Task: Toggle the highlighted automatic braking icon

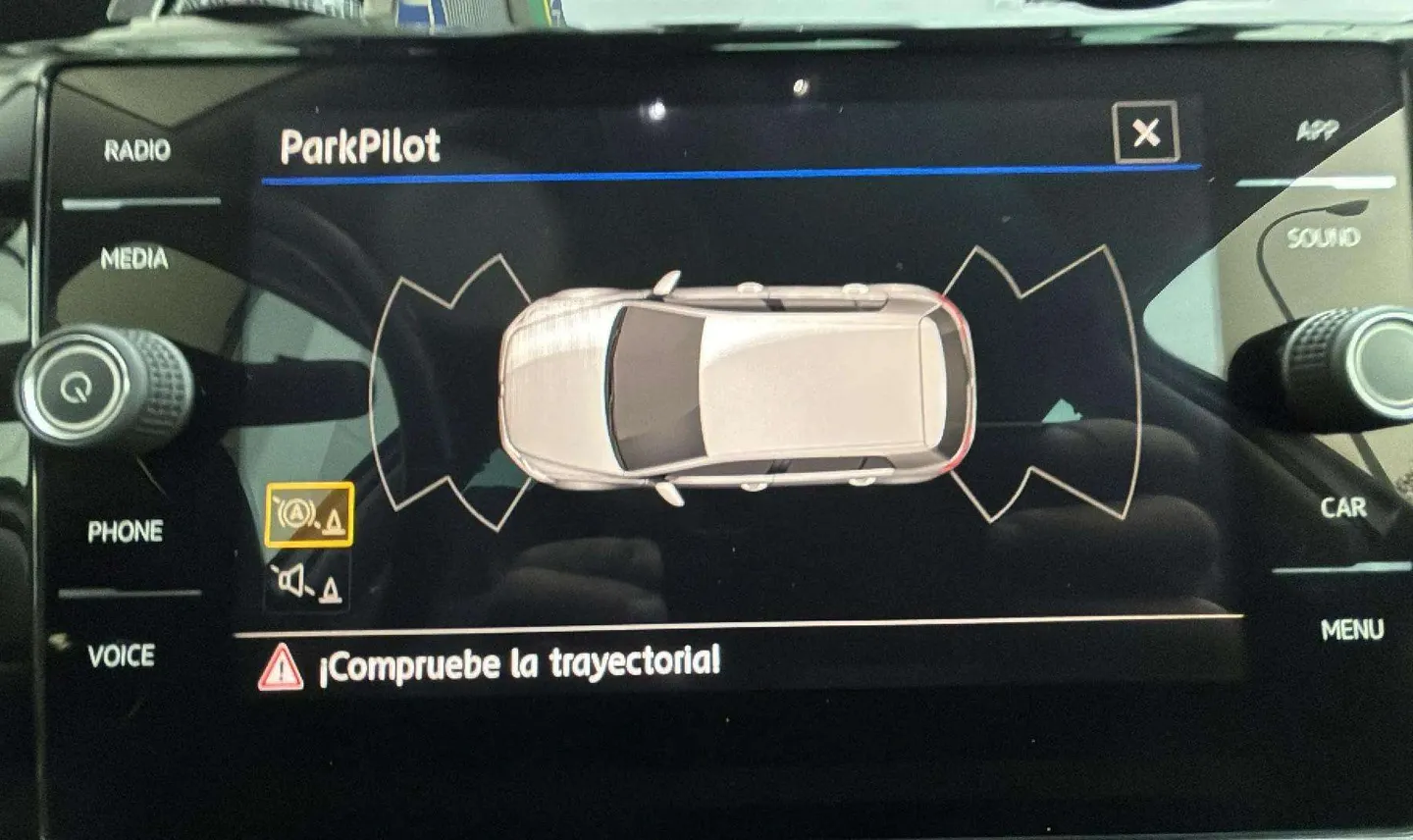Action: point(308,513)
